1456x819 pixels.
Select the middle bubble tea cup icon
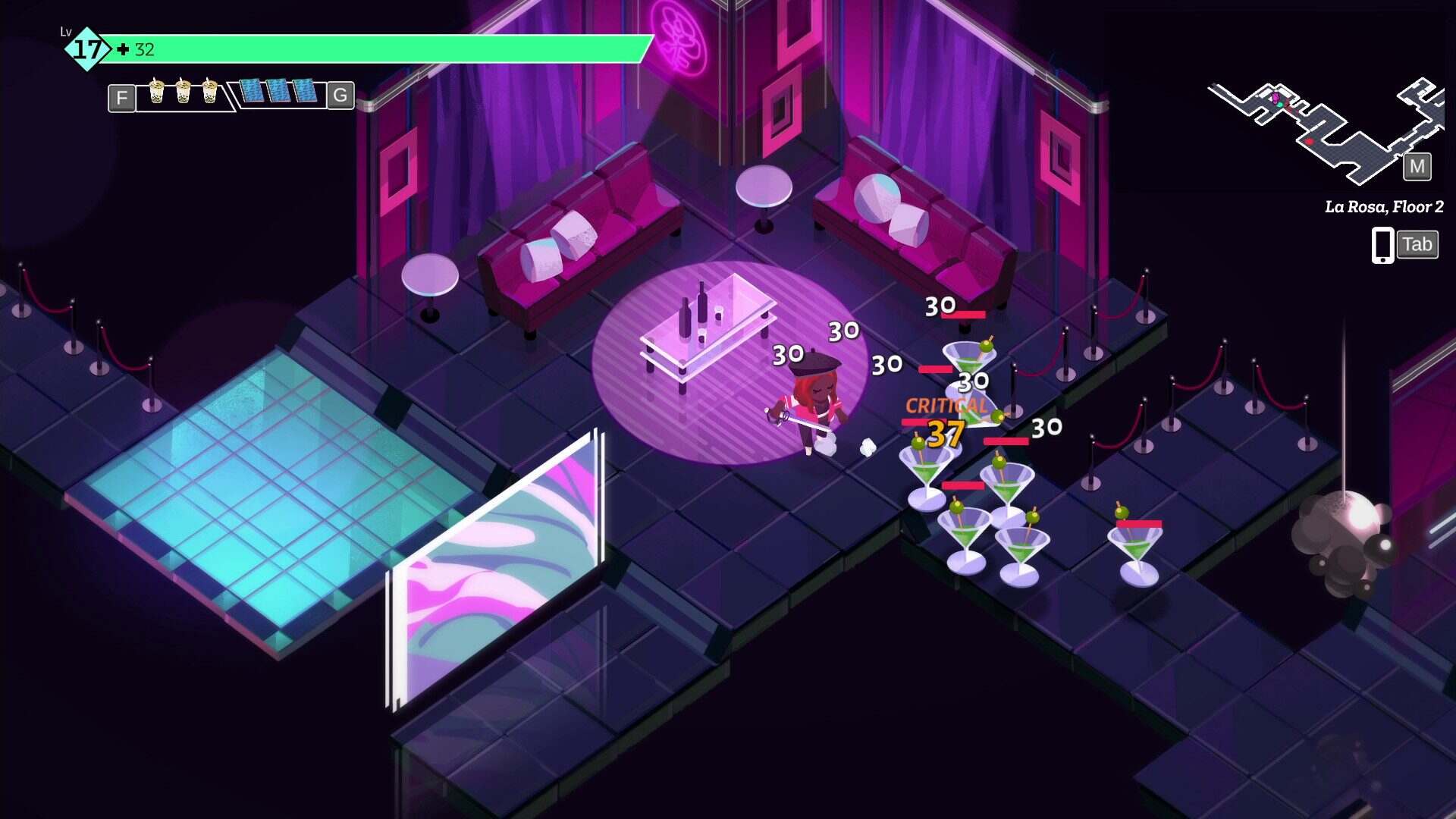tap(184, 90)
